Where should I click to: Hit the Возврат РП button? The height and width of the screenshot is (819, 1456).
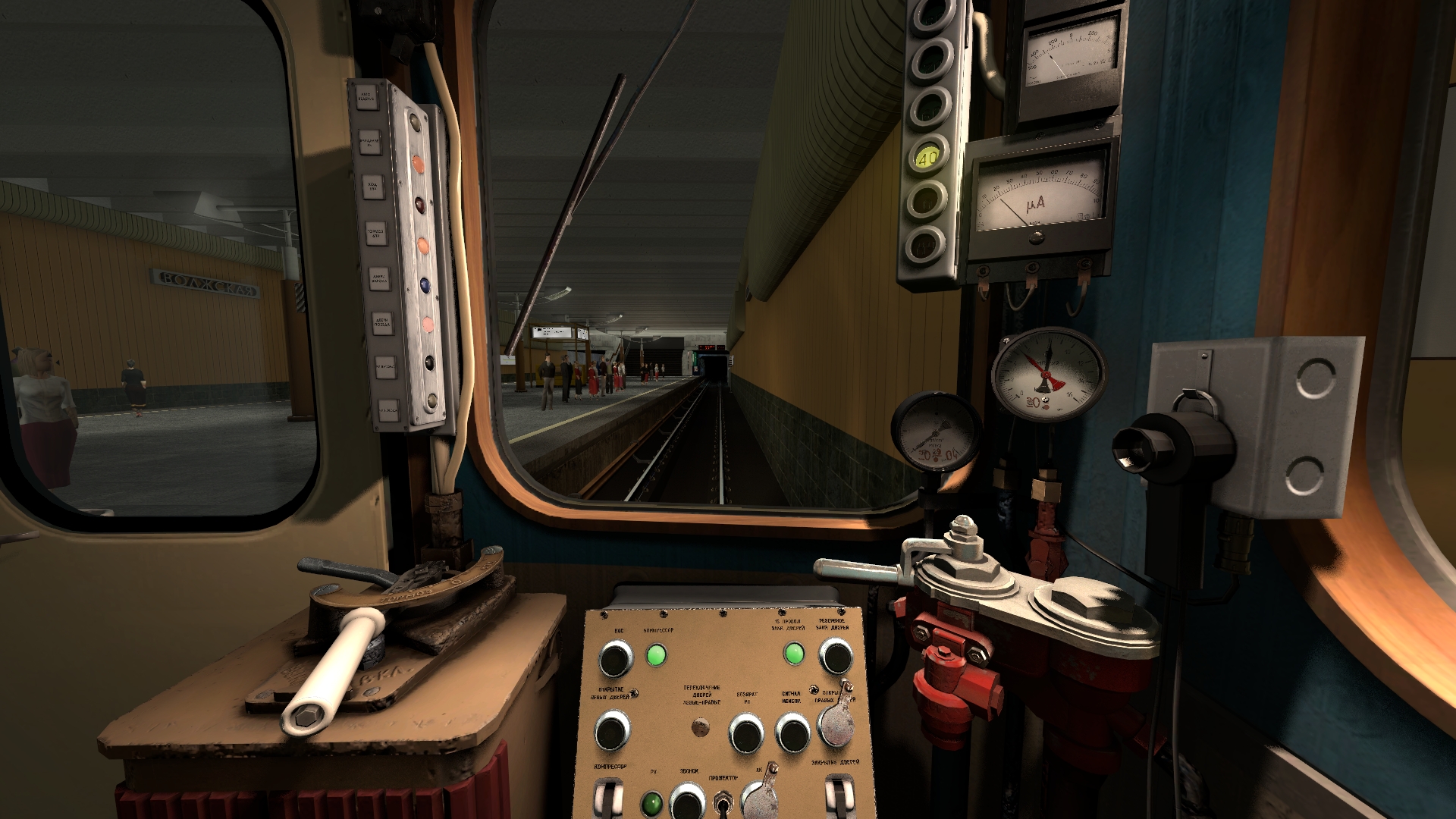click(746, 733)
